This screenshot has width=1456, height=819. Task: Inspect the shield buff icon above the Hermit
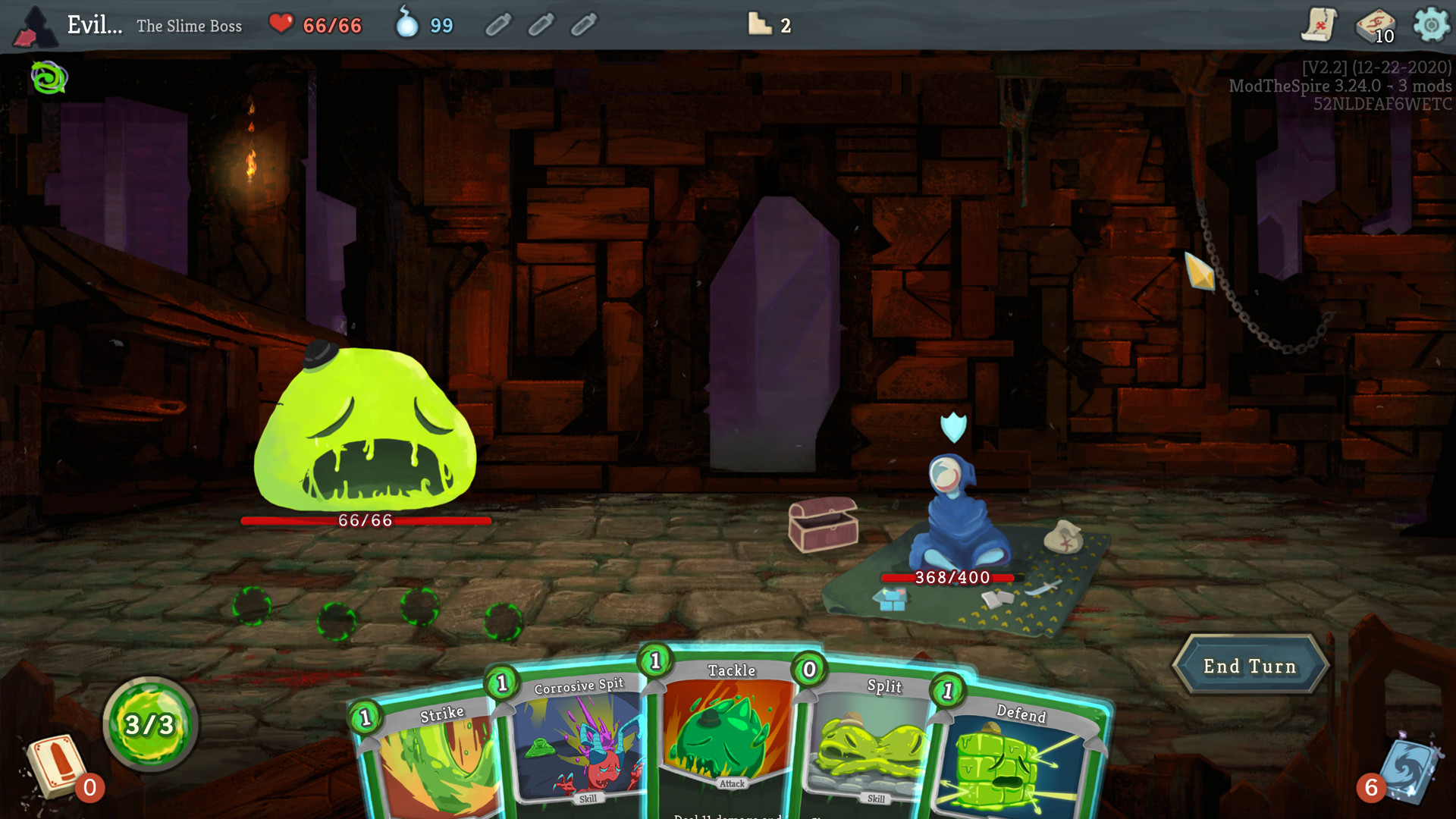(x=954, y=426)
